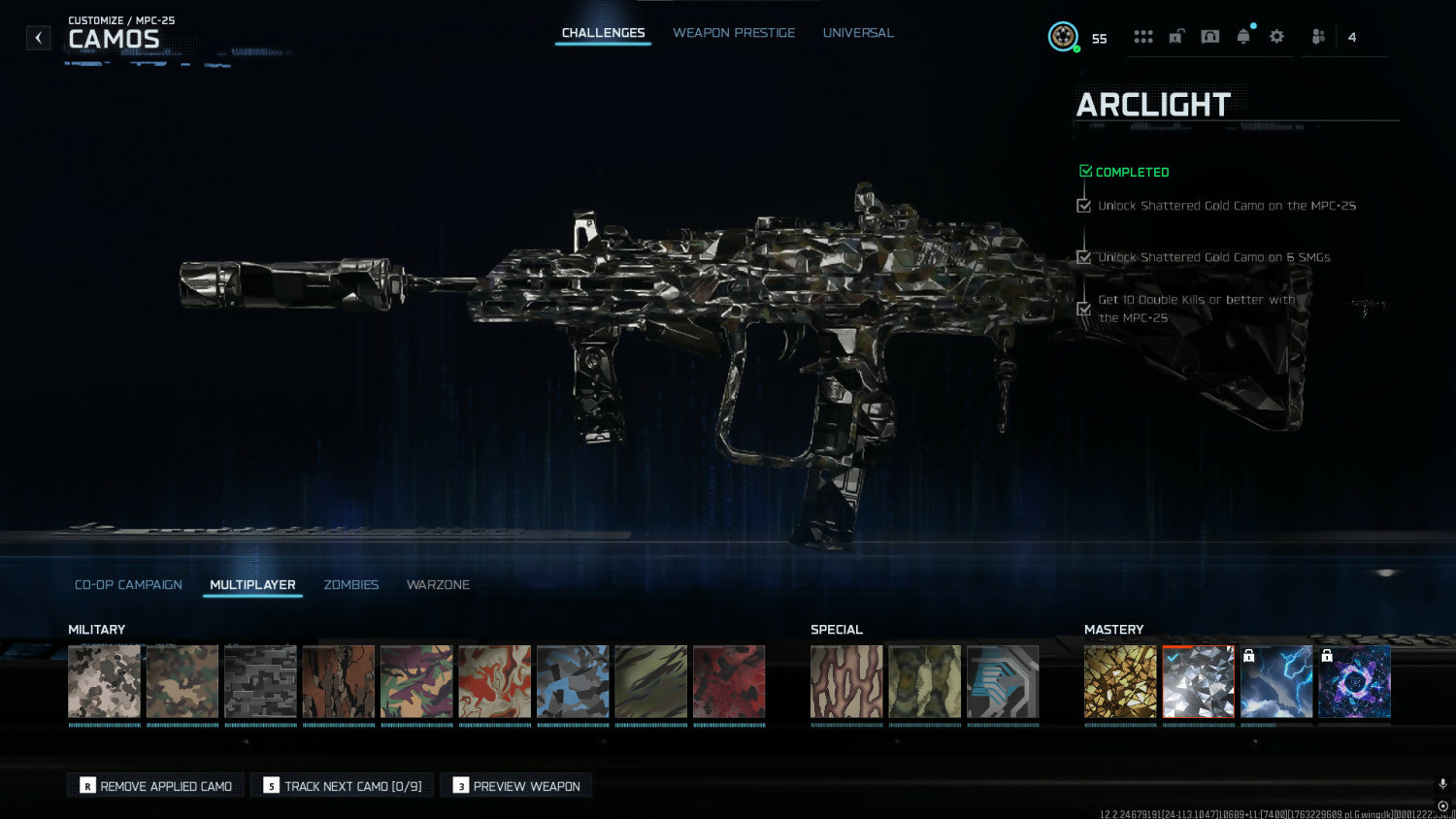Open the settings gear icon

[1276, 37]
